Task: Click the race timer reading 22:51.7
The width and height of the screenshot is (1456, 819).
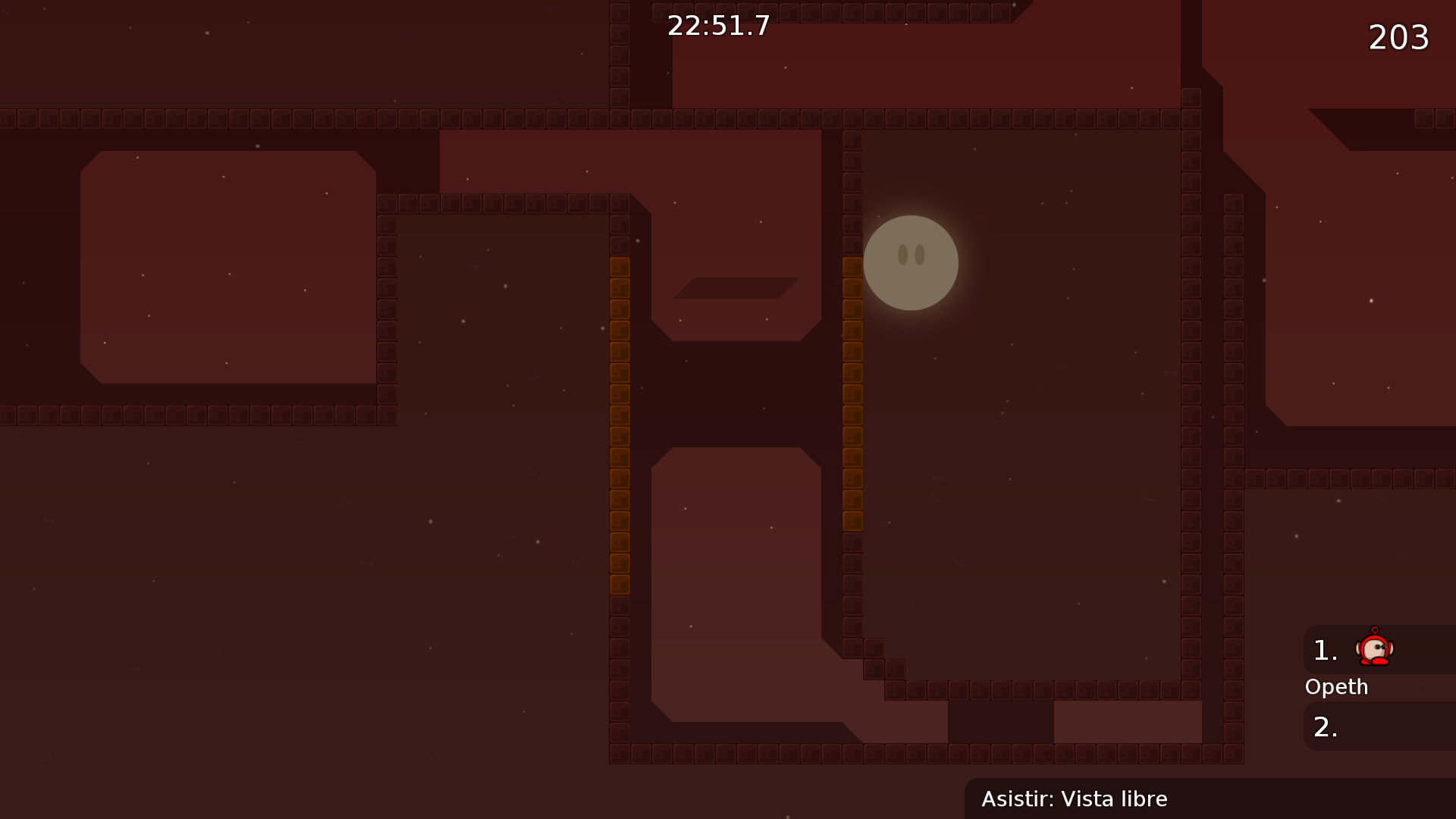Action: 717,25
